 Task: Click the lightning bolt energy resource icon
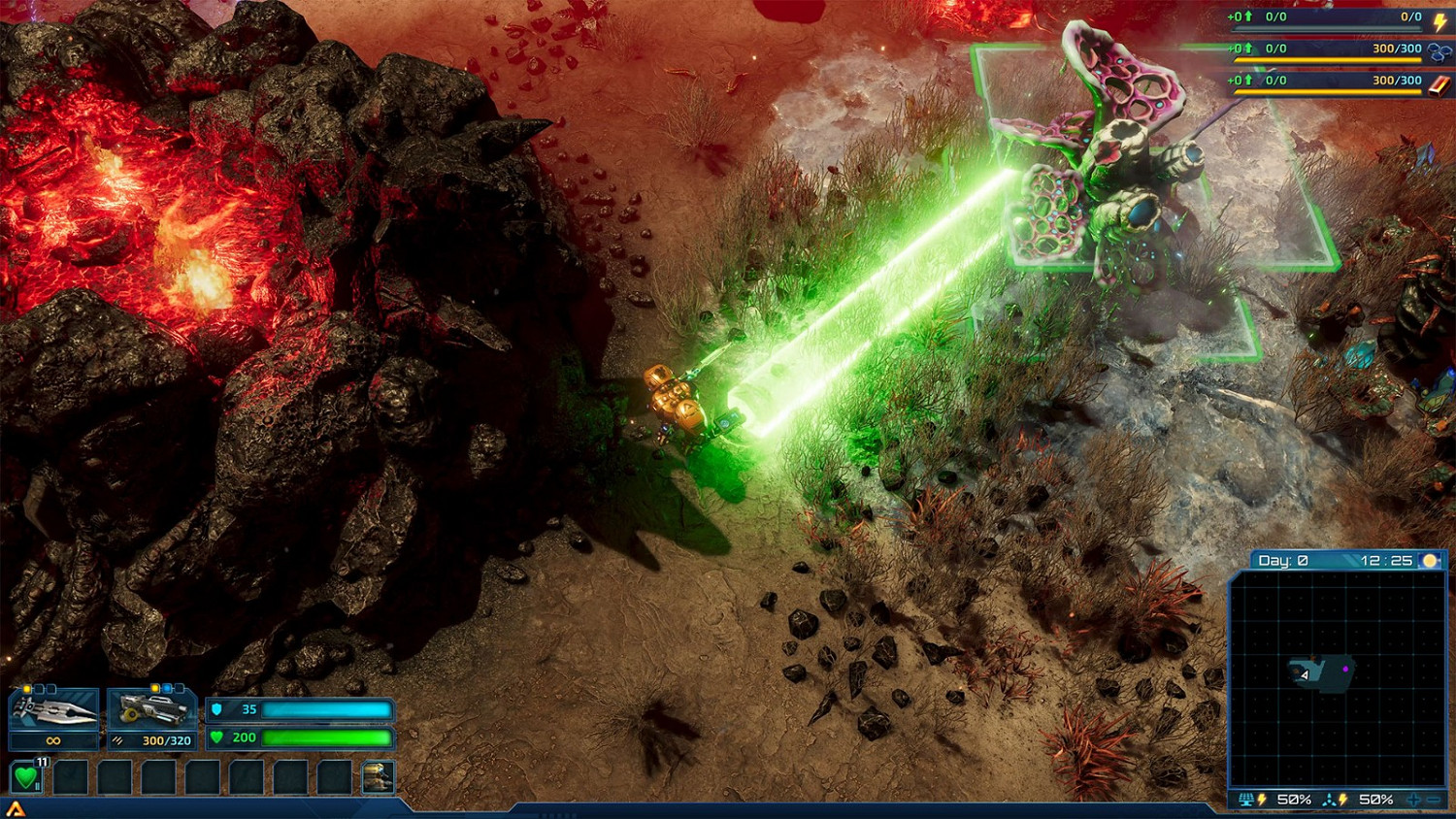pos(1439,19)
